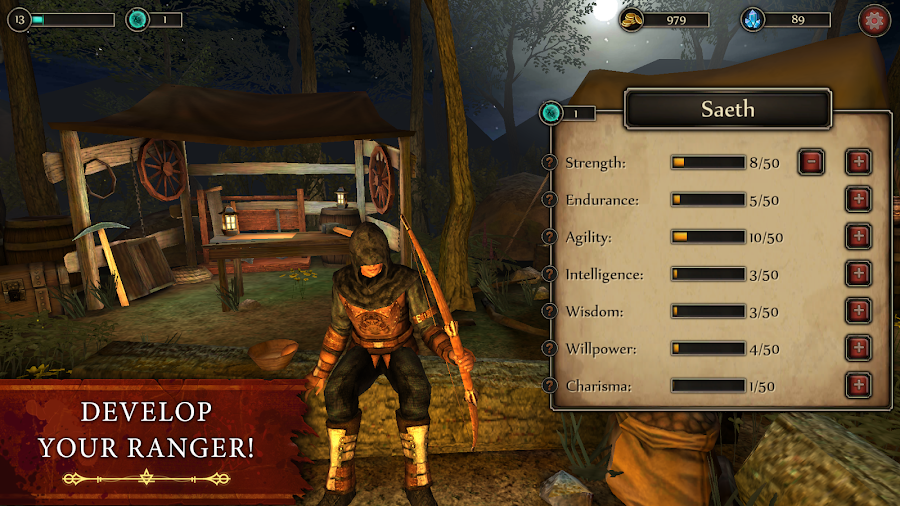Viewport: 900px width, 506px height.
Task: Decrease Strength with the minus button
Action: click(x=811, y=162)
